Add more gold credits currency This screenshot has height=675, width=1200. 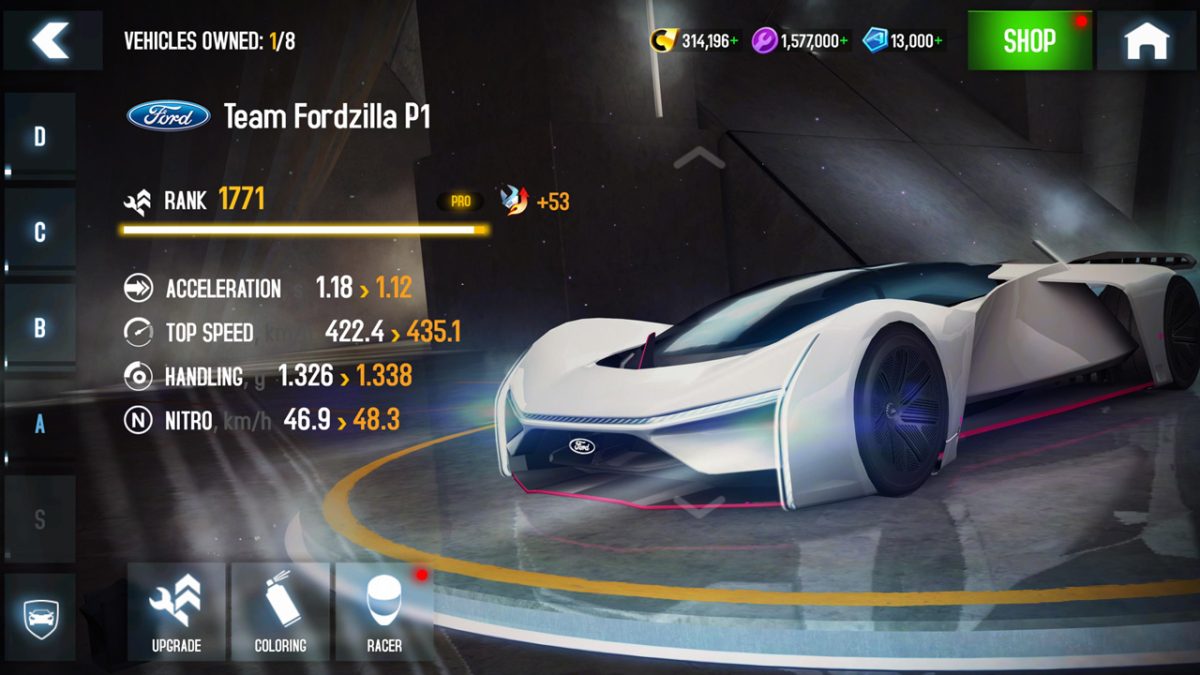coord(736,41)
